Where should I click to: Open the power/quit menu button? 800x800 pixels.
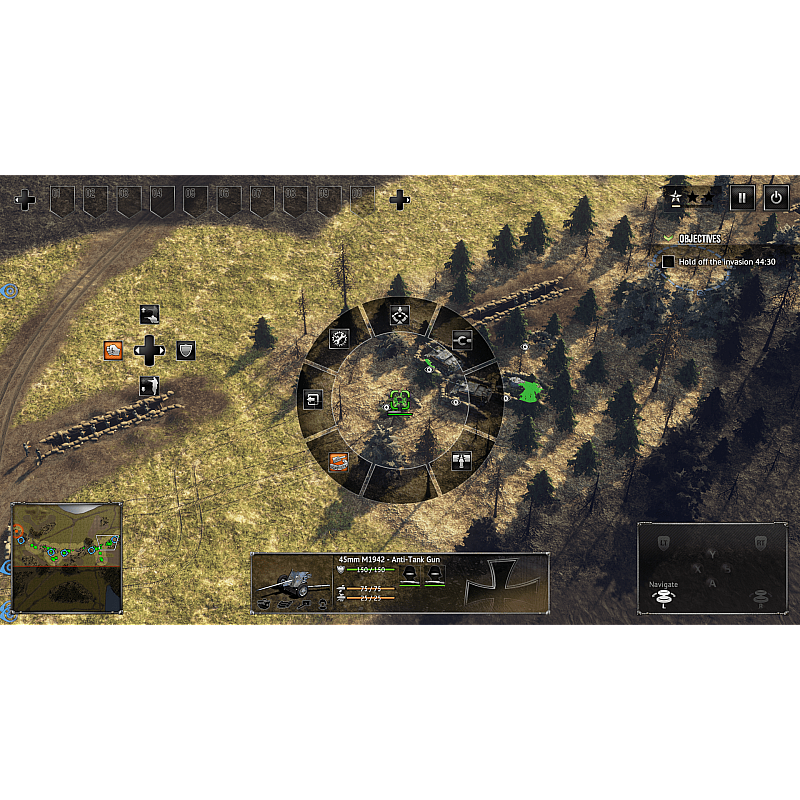[776, 197]
